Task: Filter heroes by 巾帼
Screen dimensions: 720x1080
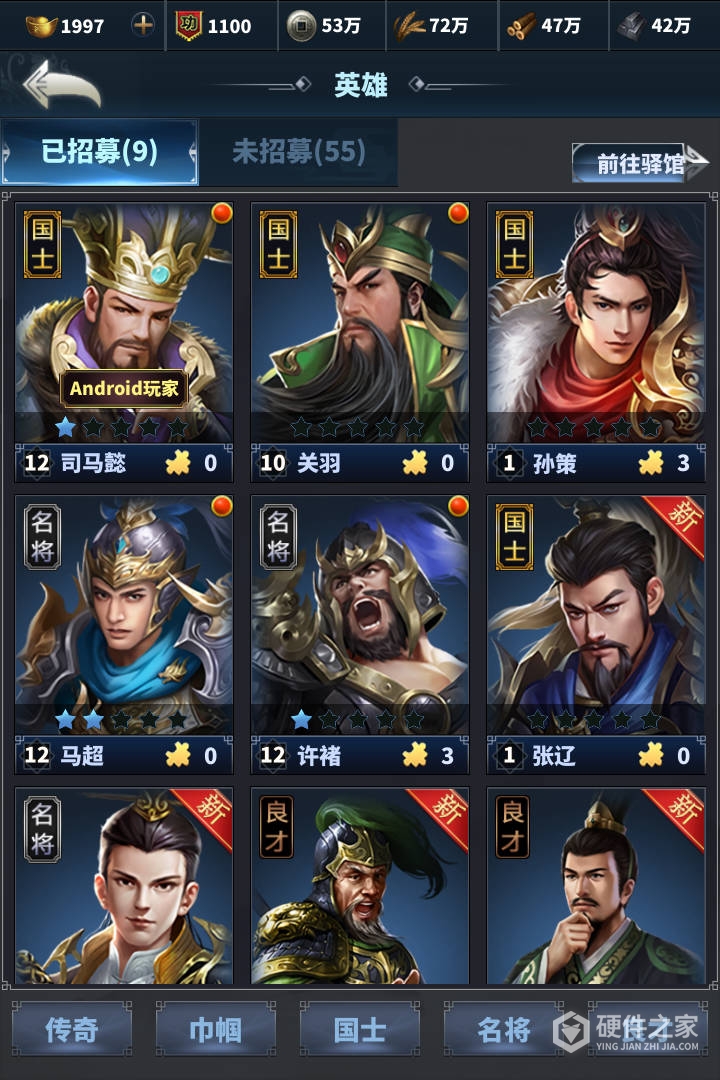Action: (216, 1030)
